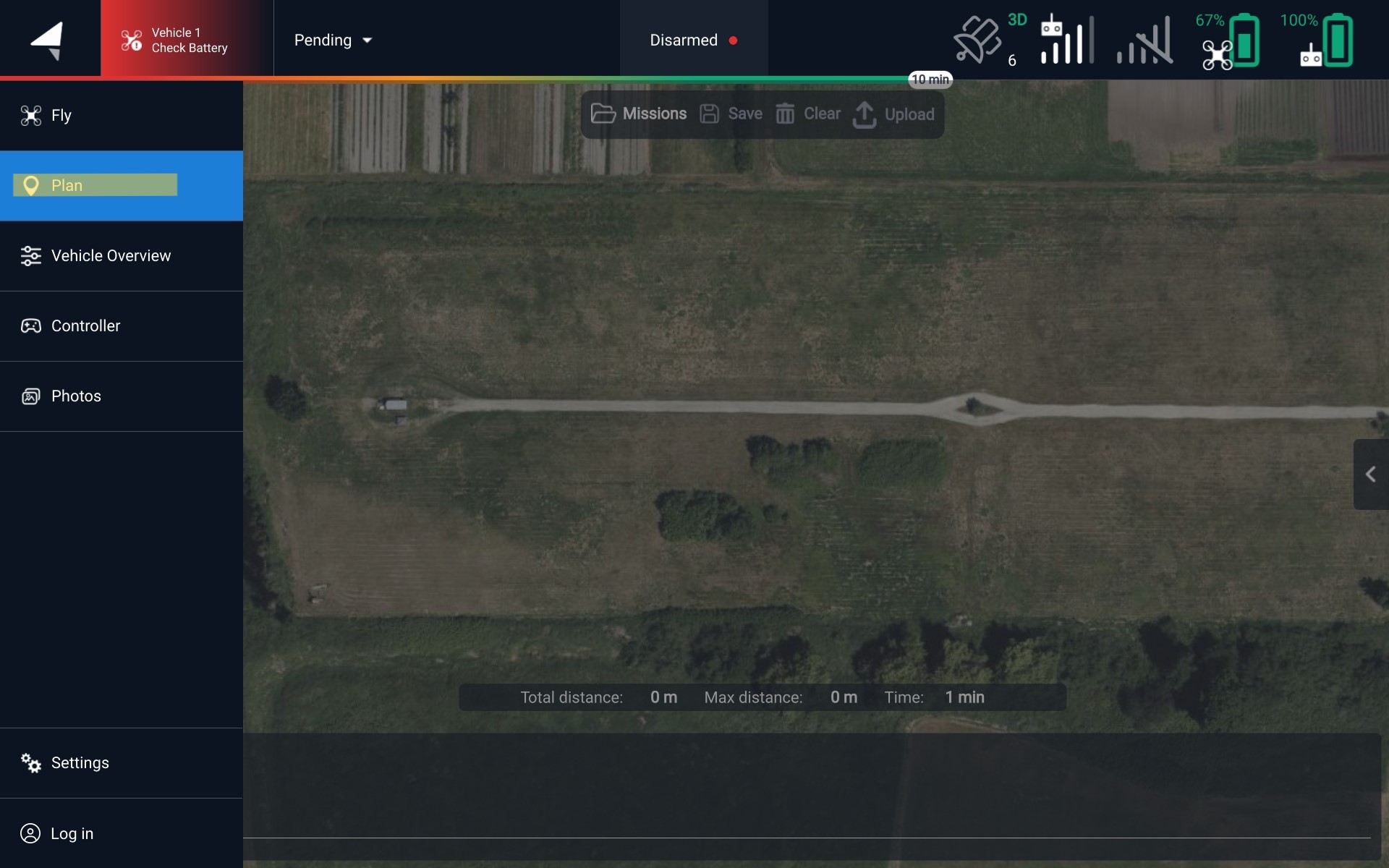This screenshot has width=1389, height=868.
Task: Open the Missions folder
Action: click(x=639, y=114)
